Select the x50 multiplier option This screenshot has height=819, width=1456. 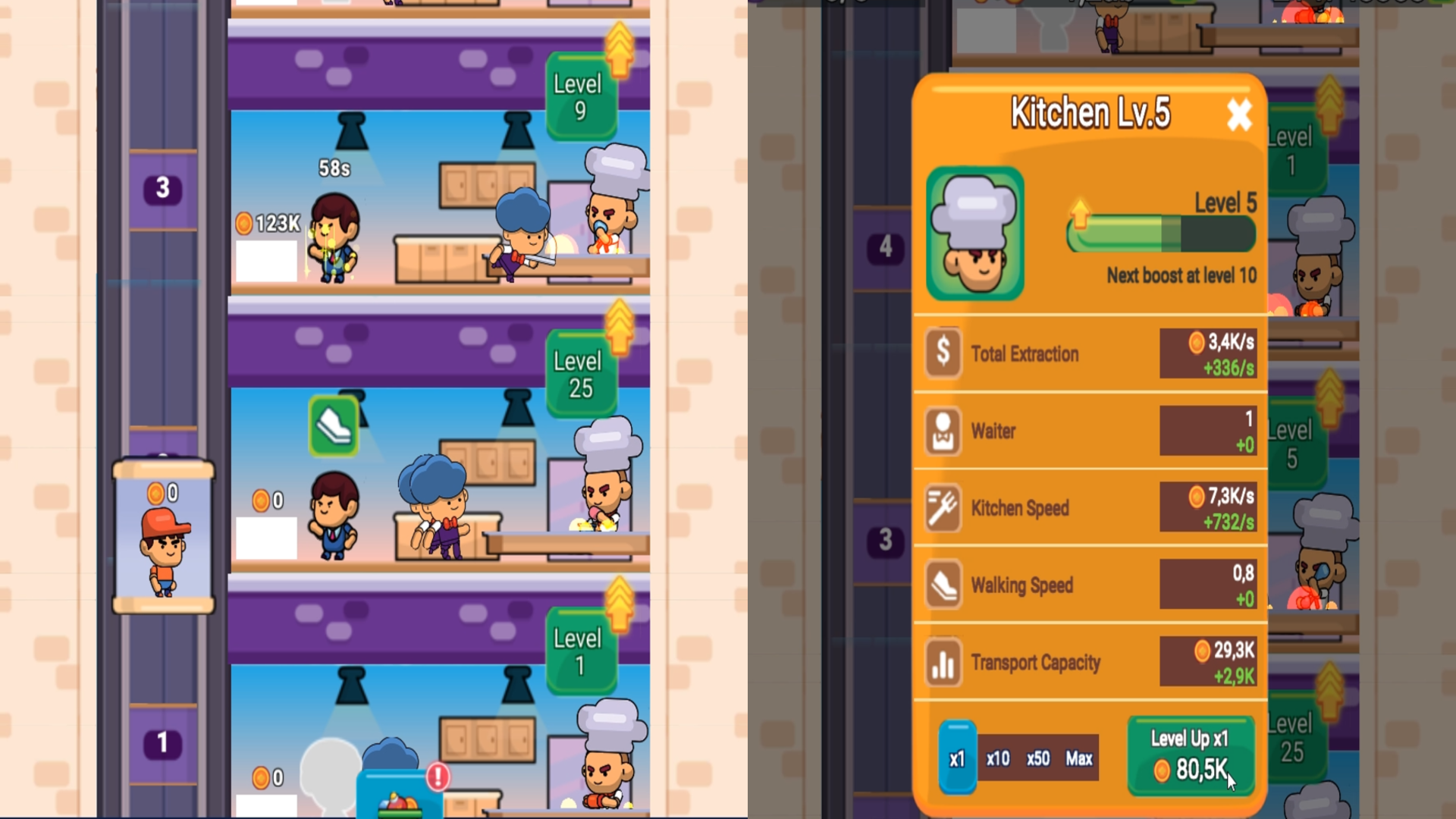pos(1037,759)
